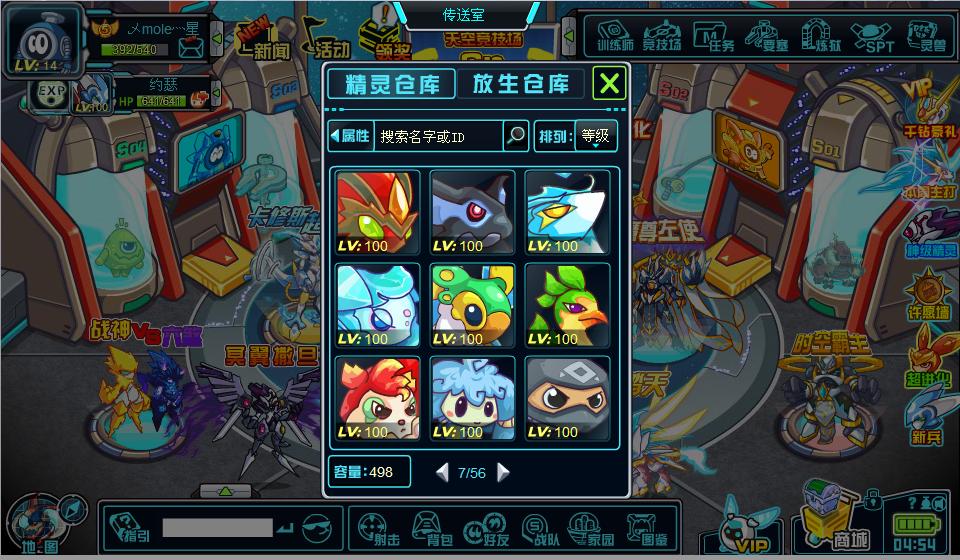The width and height of the screenshot is (960, 560).
Task: Open the 属性 attribute filter
Action: (x=350, y=136)
